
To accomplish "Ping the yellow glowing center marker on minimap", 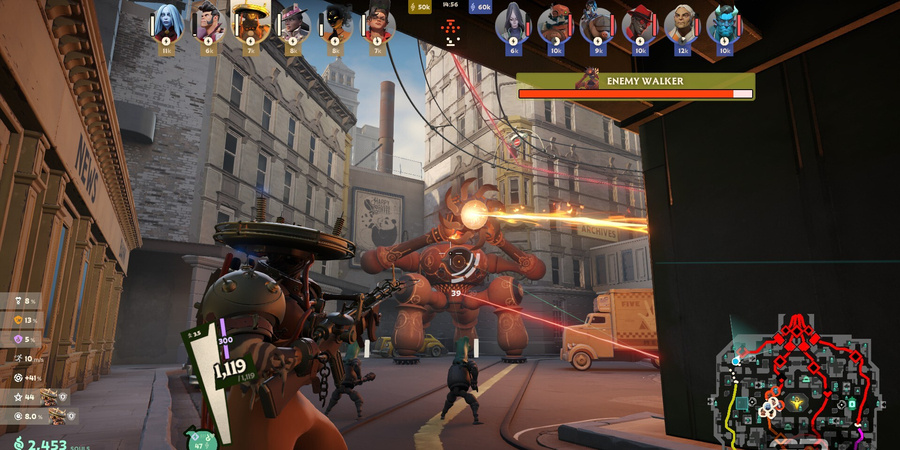I will [797, 402].
